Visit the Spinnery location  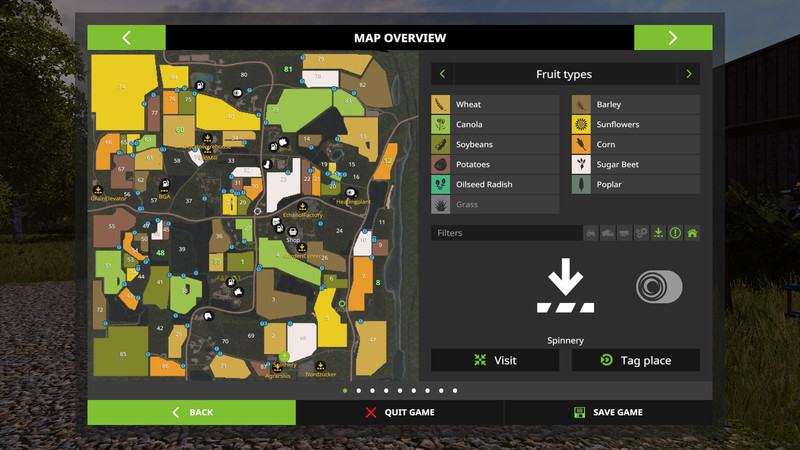(x=496, y=360)
